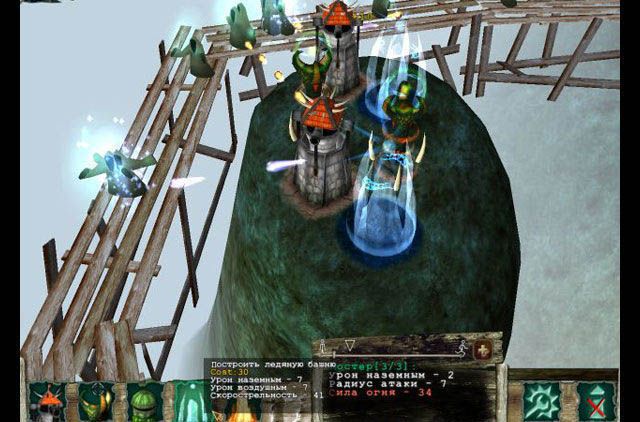
Task: Choose the green horned tower build icon
Action: (95, 402)
